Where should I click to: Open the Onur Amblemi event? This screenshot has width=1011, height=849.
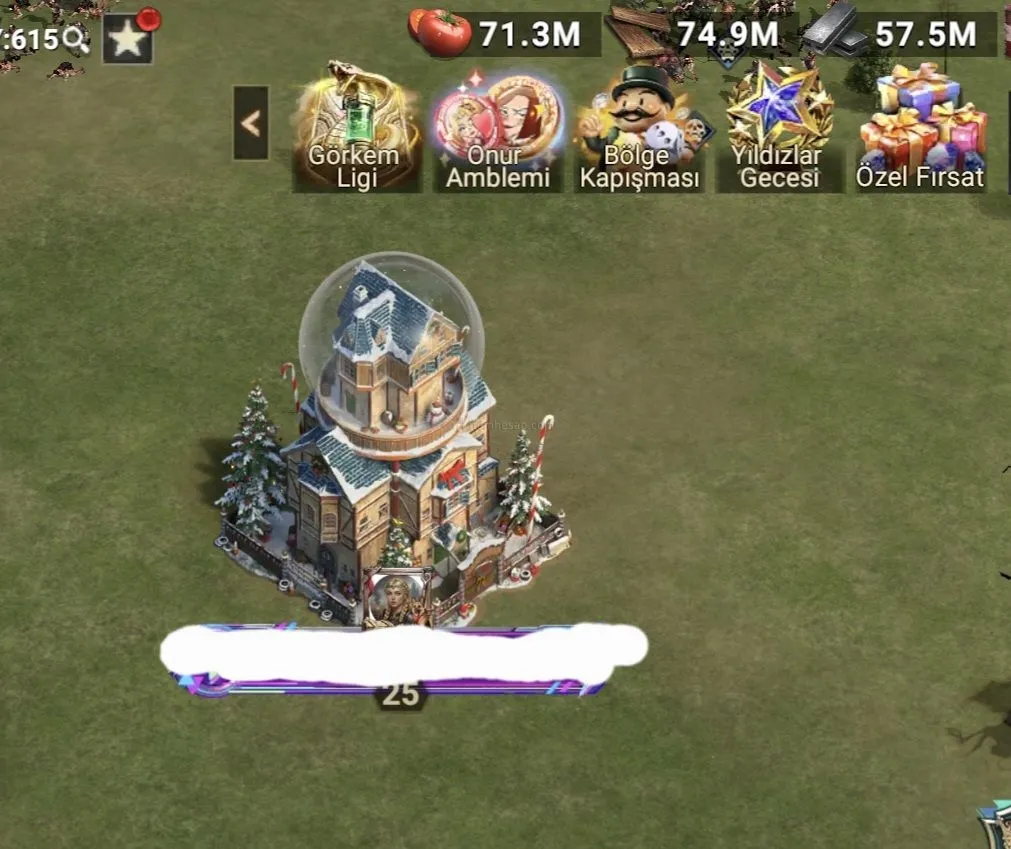[498, 128]
